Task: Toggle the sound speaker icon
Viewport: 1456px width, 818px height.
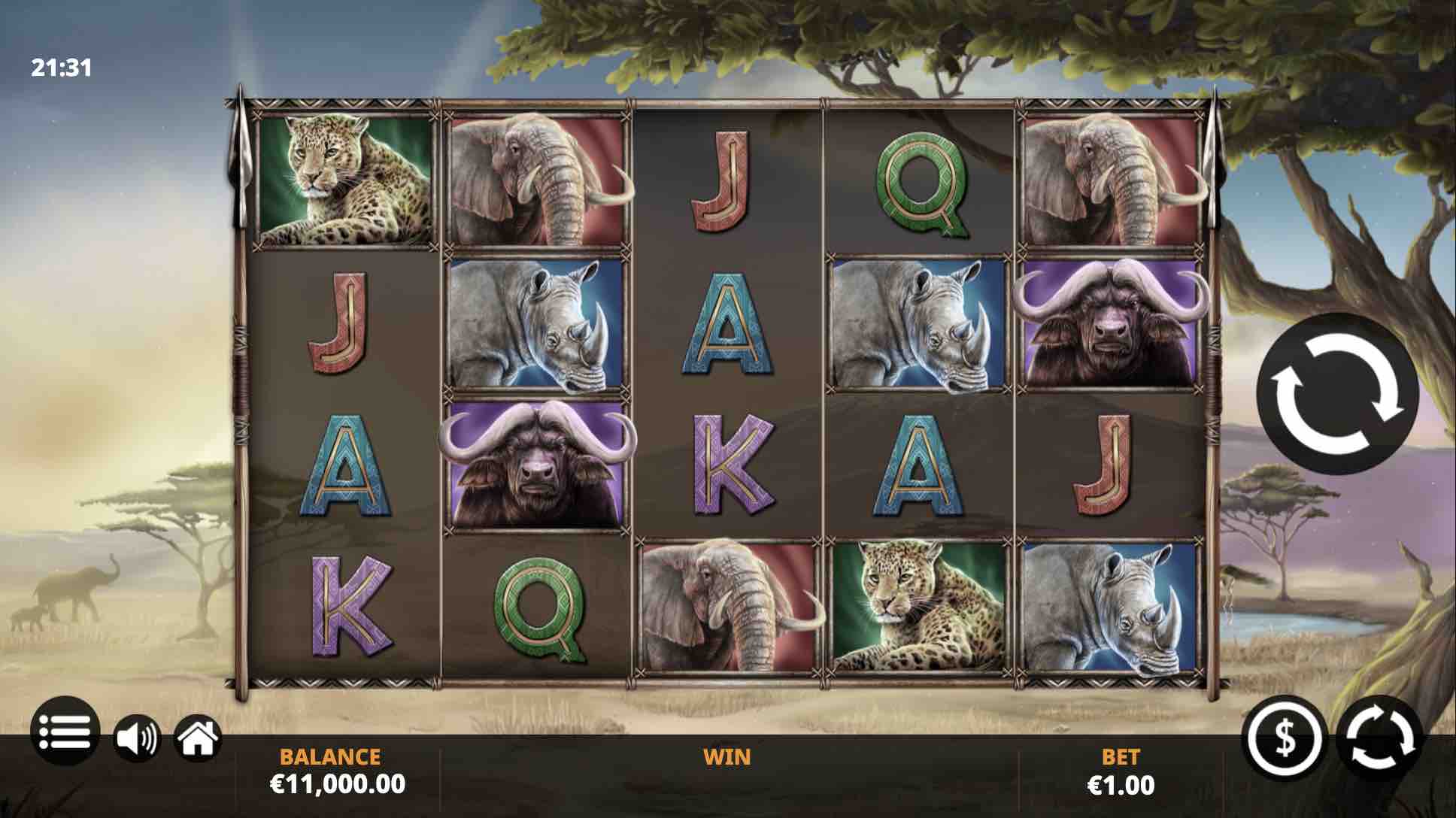Action: coord(137,737)
